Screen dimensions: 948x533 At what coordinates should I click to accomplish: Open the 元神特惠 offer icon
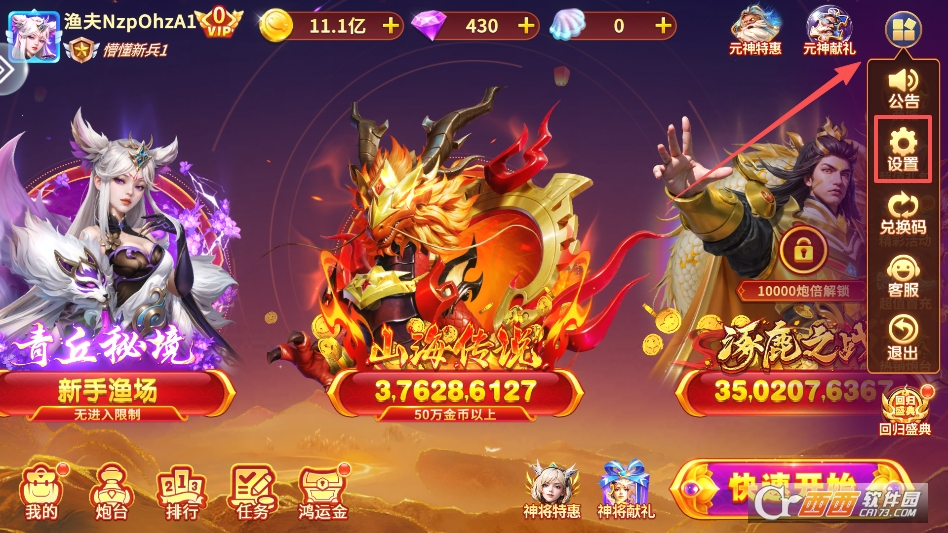(755, 30)
